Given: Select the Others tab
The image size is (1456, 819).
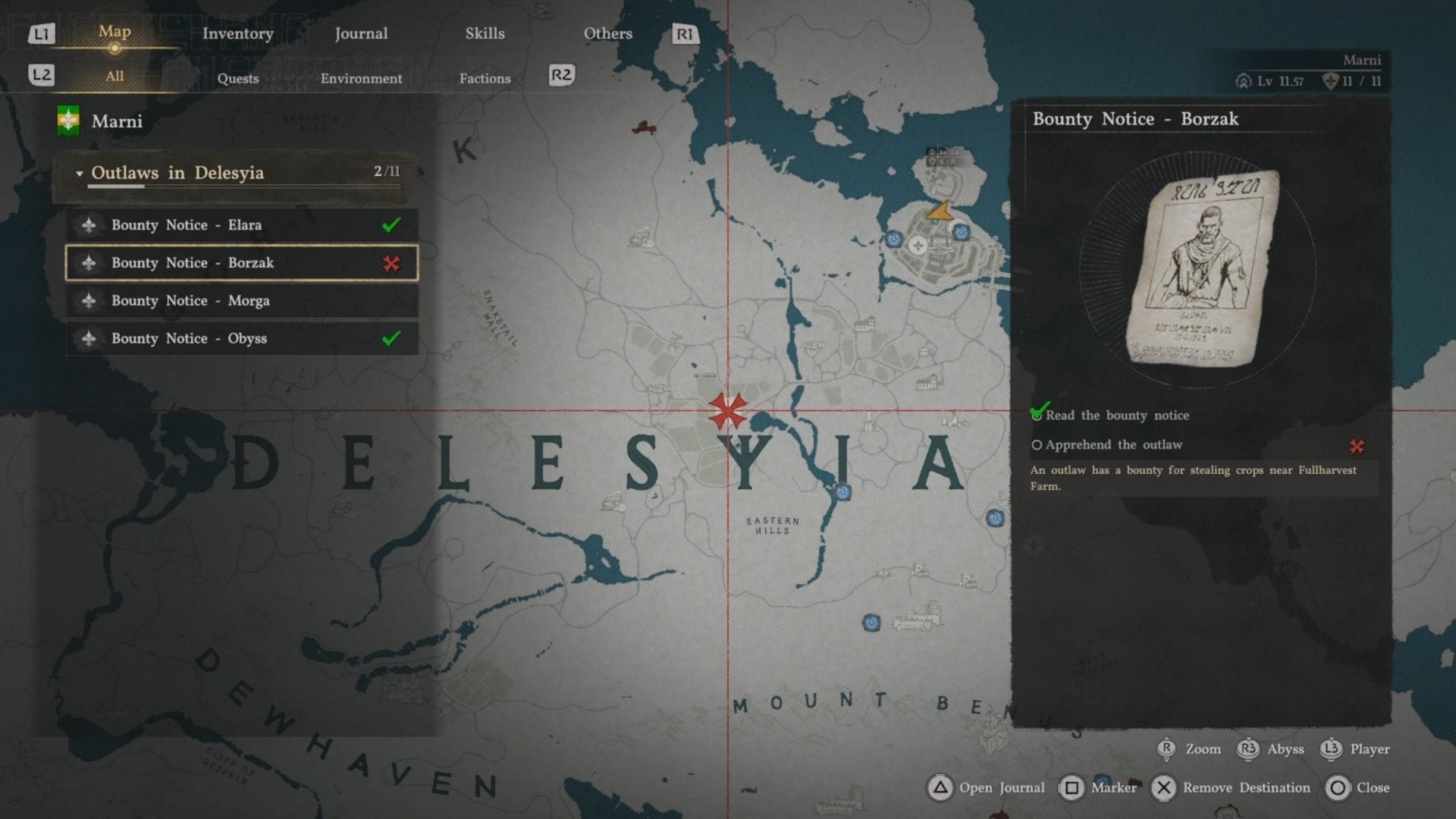Looking at the screenshot, I should tap(607, 33).
